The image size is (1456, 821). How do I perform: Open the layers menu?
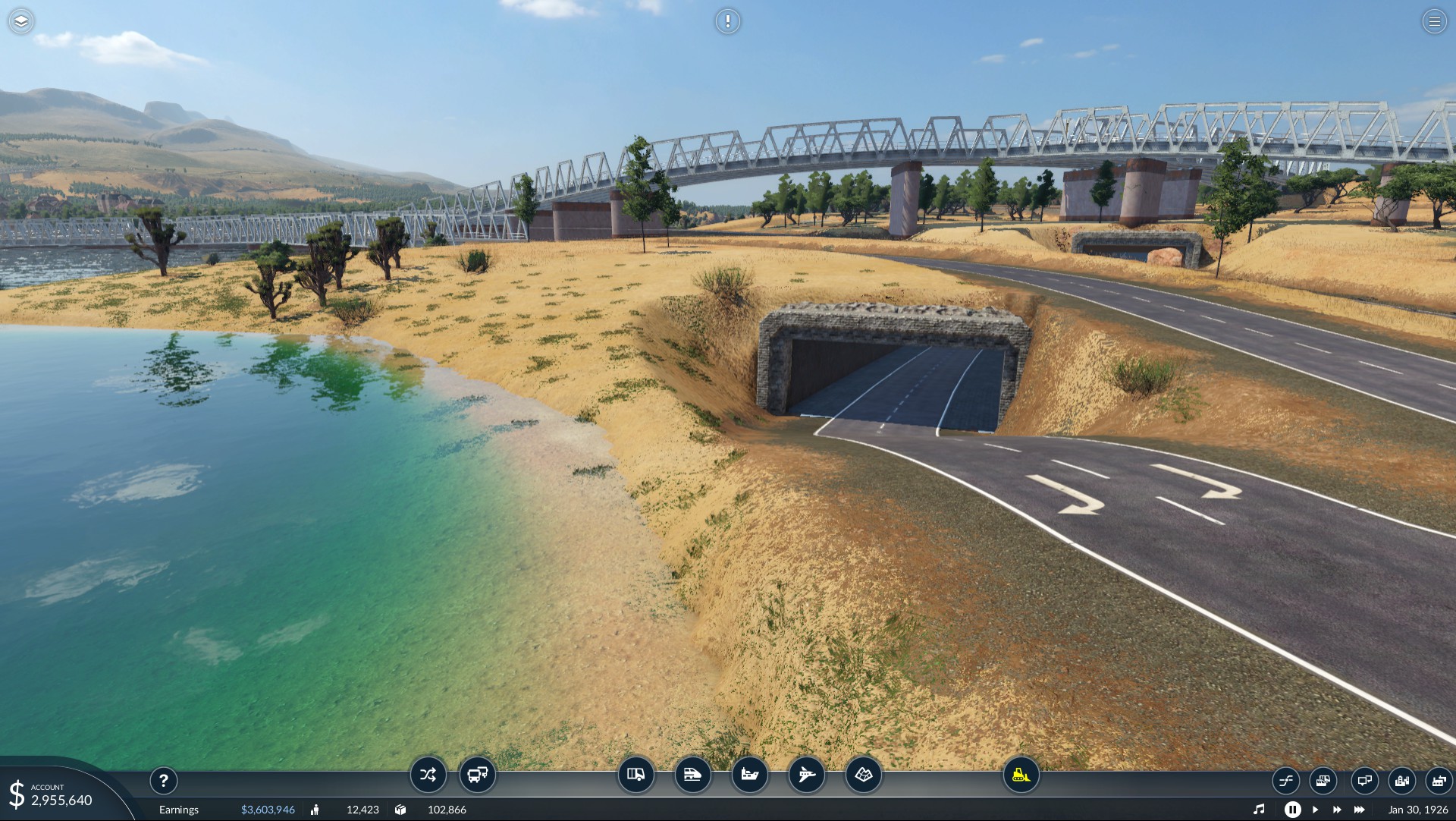21,21
